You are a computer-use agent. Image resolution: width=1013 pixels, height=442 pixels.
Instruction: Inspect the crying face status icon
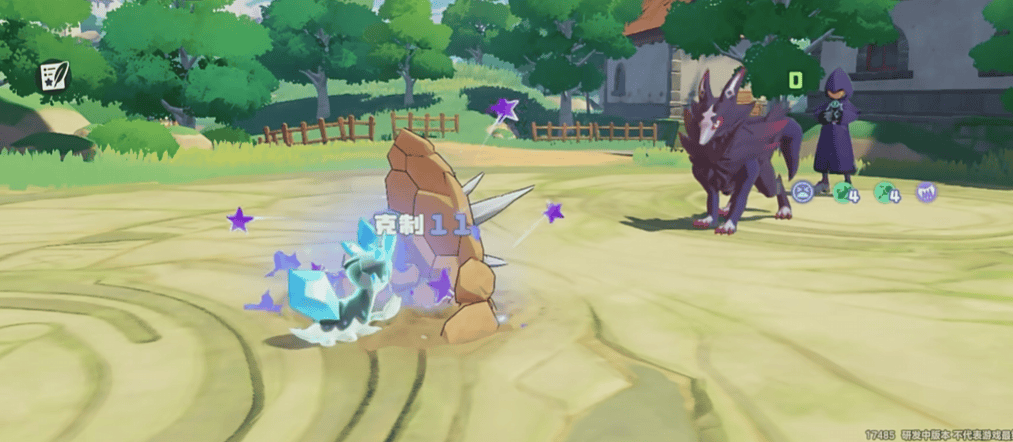(x=802, y=190)
